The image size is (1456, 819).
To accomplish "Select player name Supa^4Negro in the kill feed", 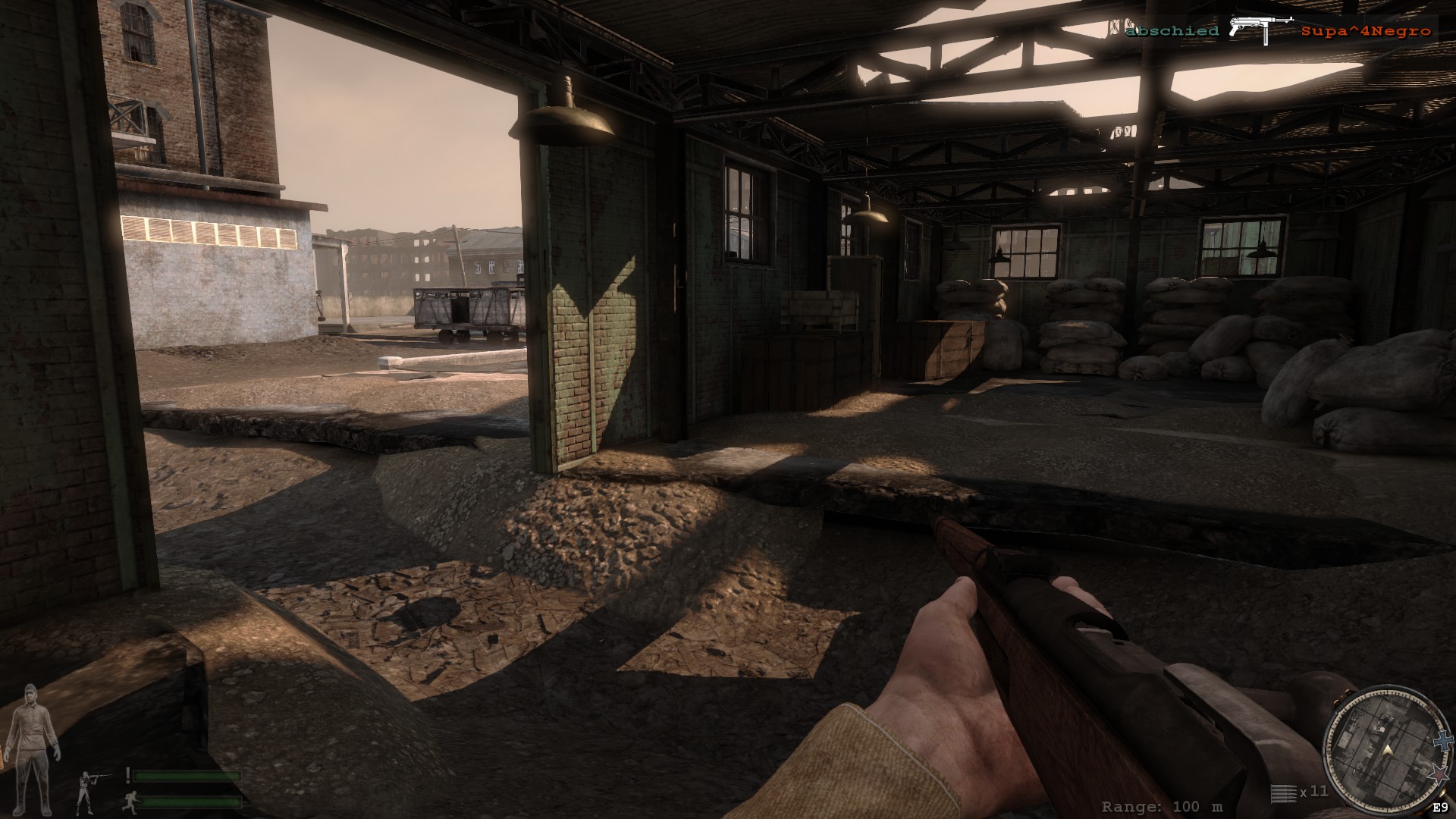I will click(1366, 31).
